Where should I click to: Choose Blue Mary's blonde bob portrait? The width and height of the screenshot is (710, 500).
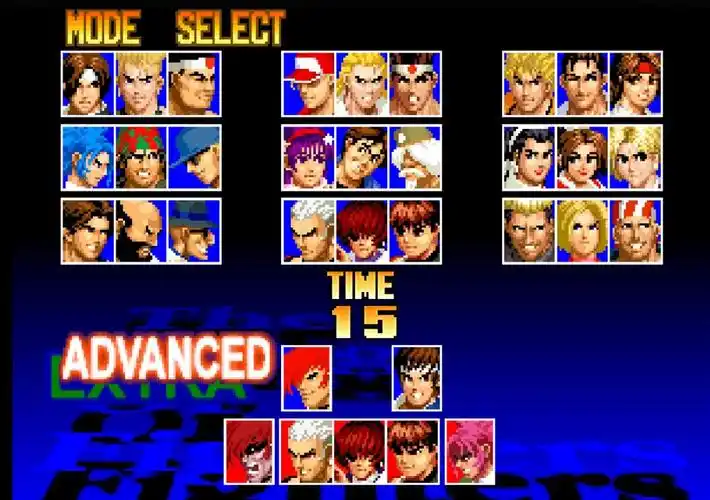pyautogui.click(x=582, y=231)
